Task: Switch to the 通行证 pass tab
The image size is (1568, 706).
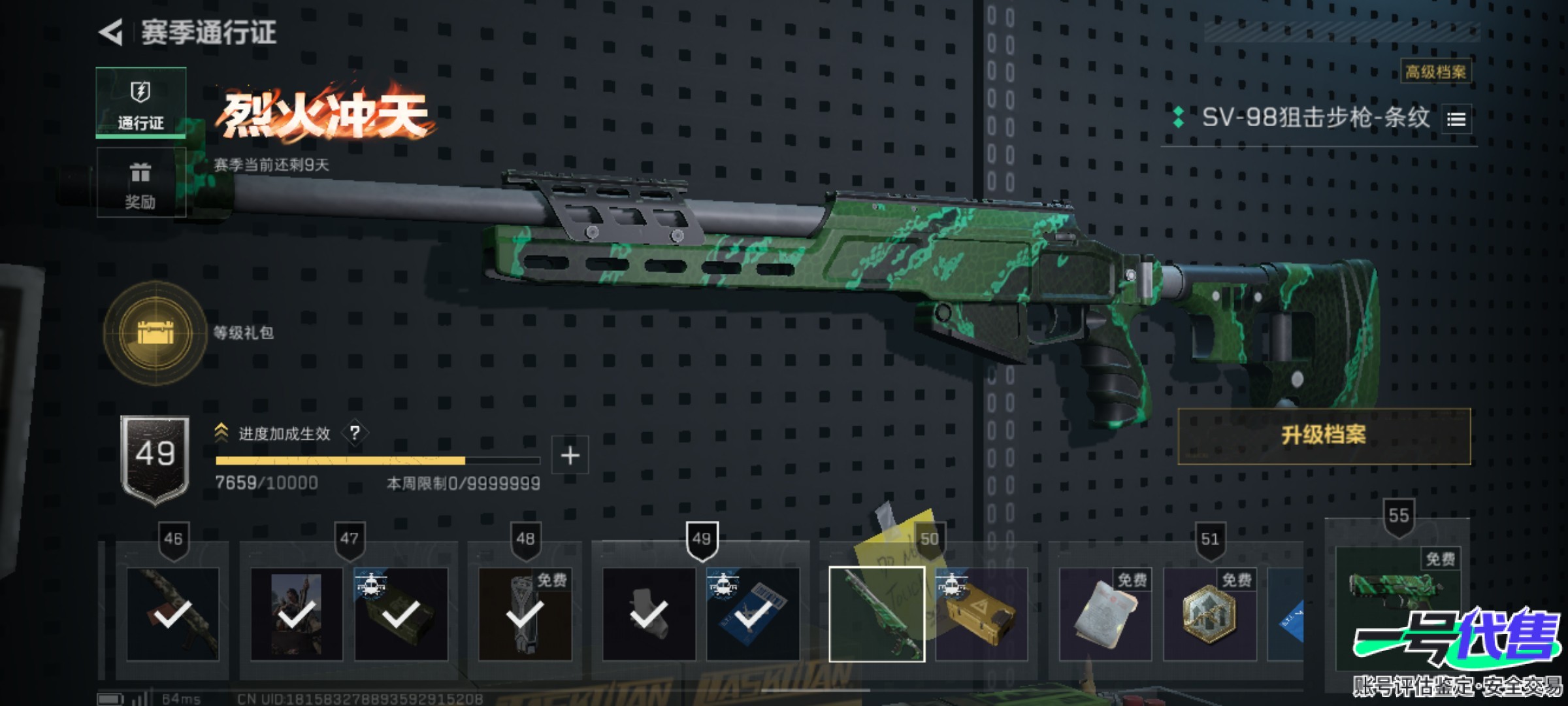Action: (x=140, y=103)
